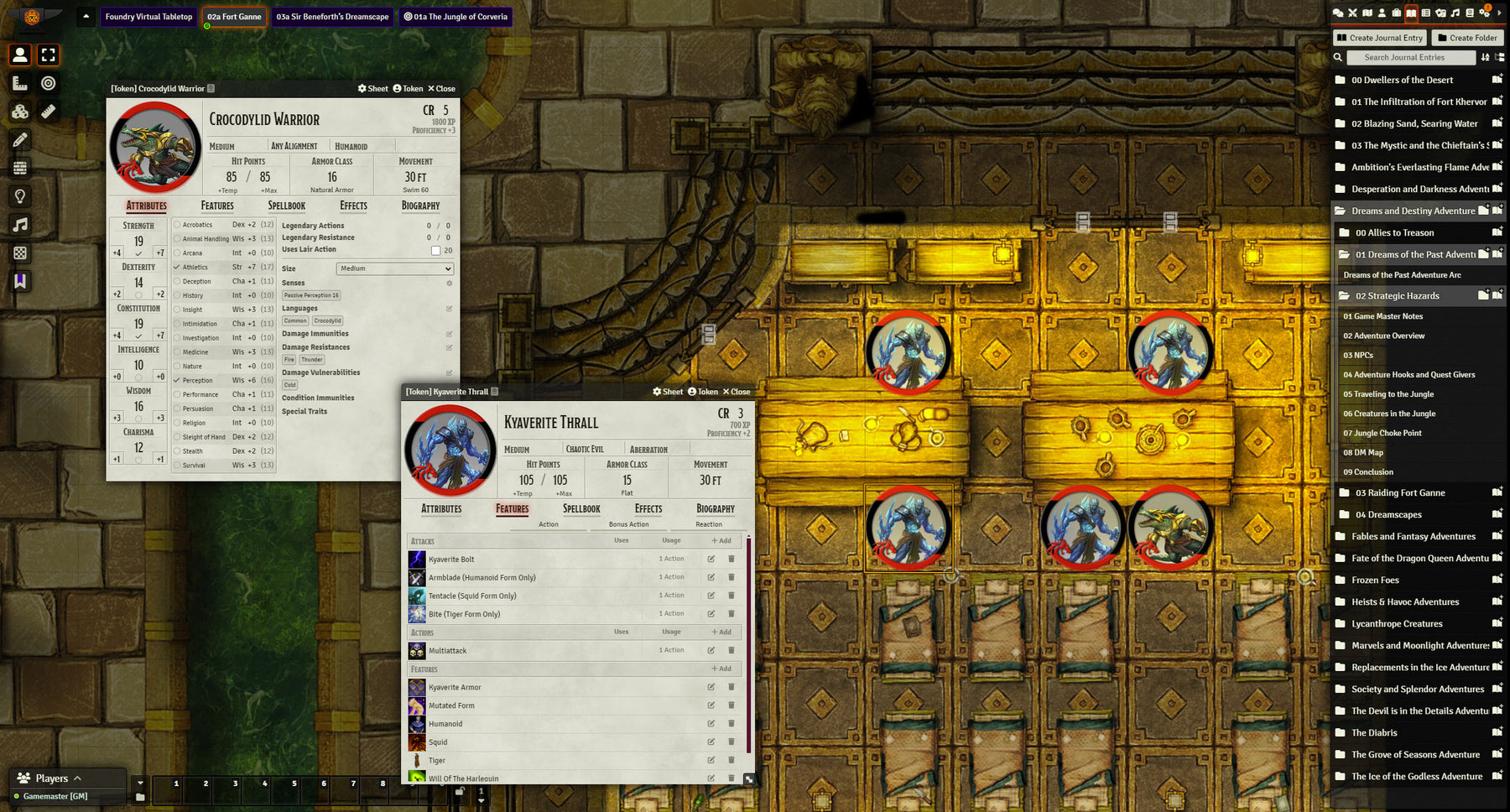This screenshot has height=812, width=1510.
Task: Open the Lighting Controls lightbulb
Action: 20,195
